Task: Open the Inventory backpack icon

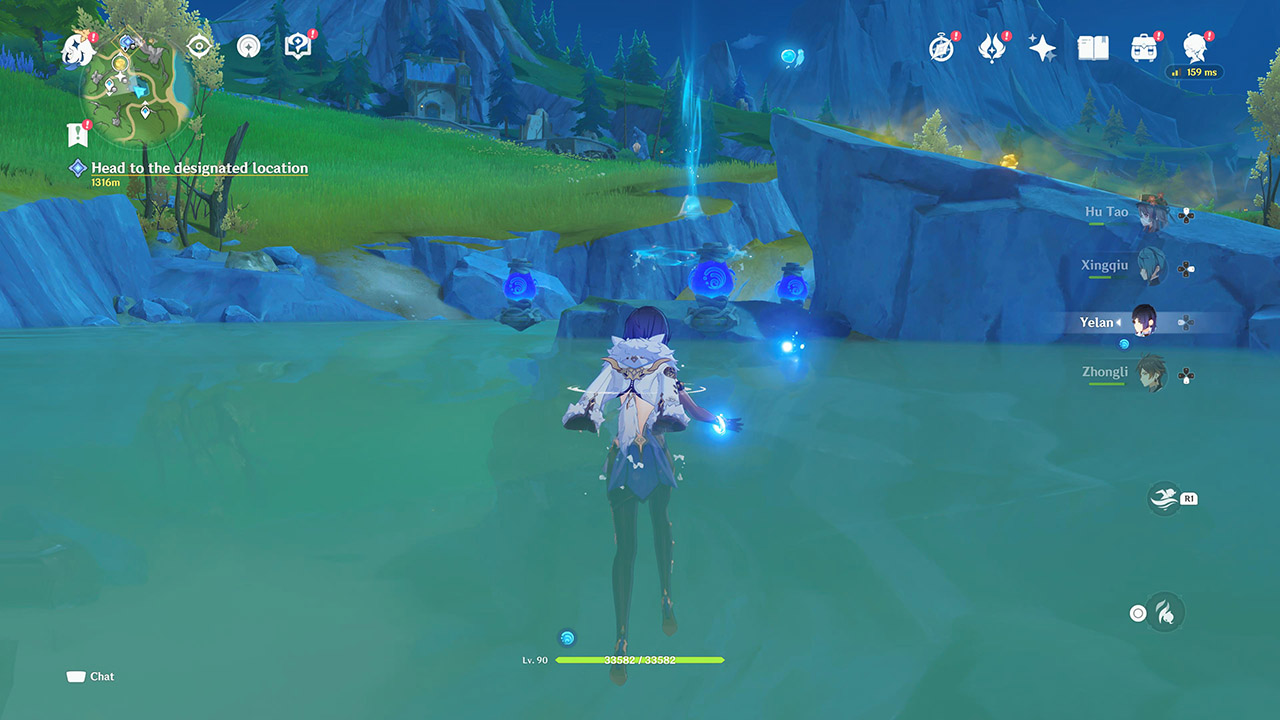Action: (1143, 46)
